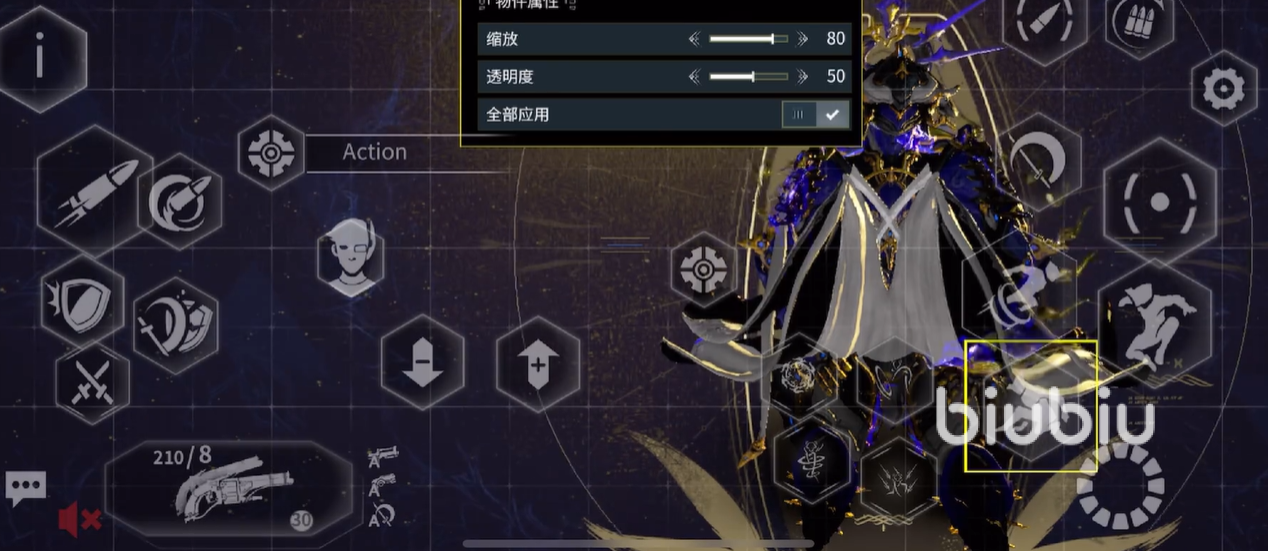Screen dimensions: 1268x551
Task: Open the info hexagon button
Action: [40, 58]
